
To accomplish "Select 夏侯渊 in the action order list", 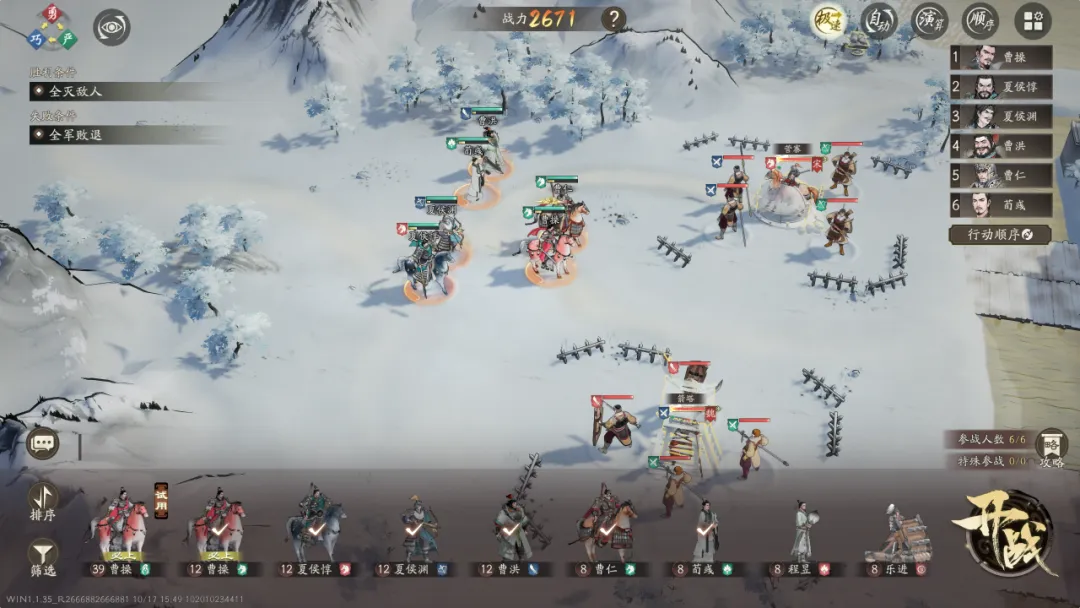I will (1000, 117).
